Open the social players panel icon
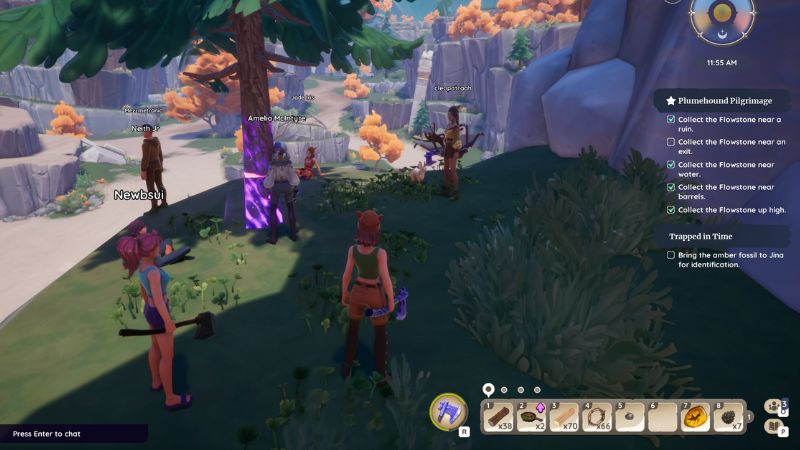This screenshot has height=450, width=800. (773, 406)
